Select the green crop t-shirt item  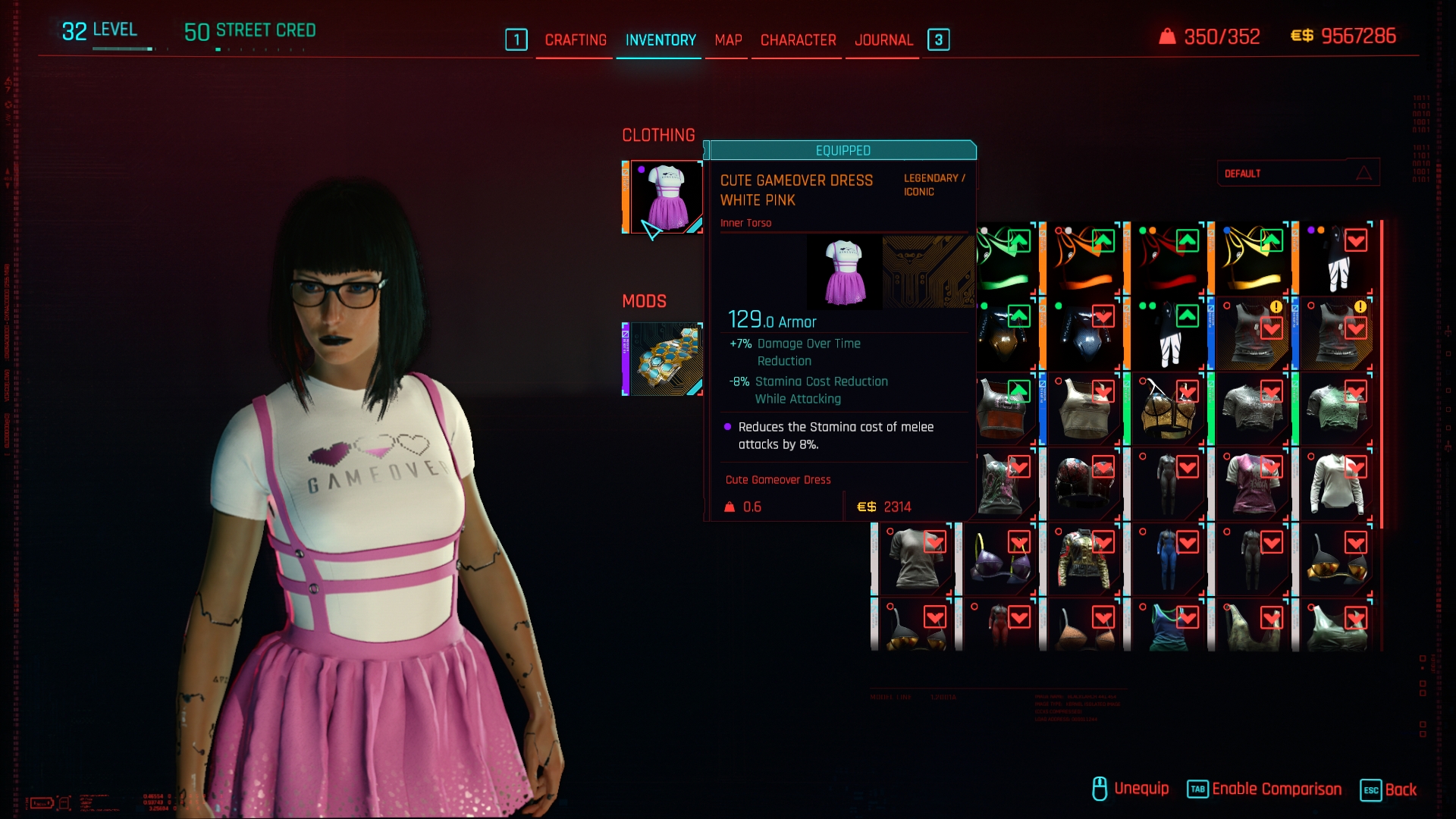point(1336,409)
